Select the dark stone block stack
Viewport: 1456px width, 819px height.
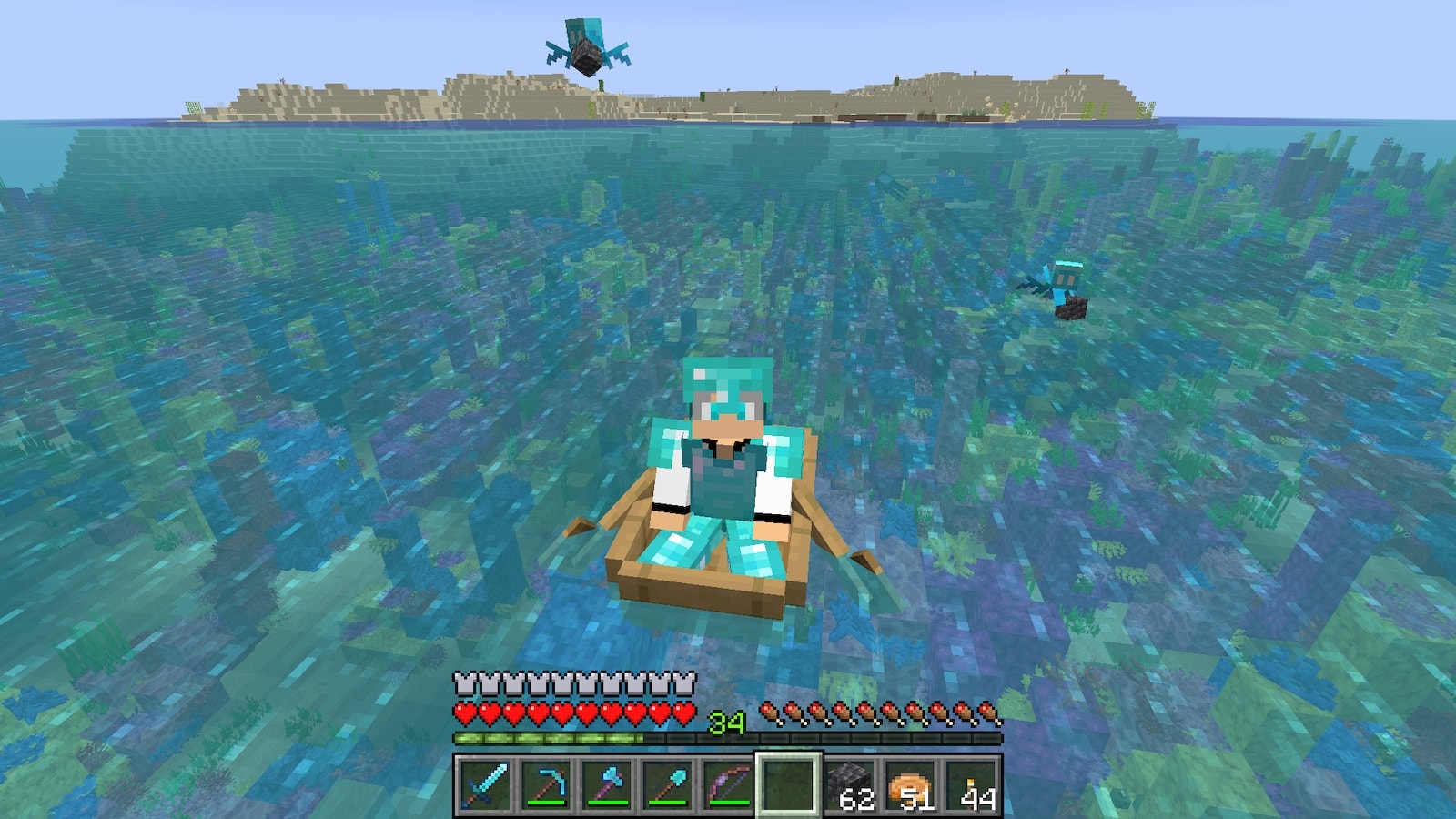click(x=850, y=784)
